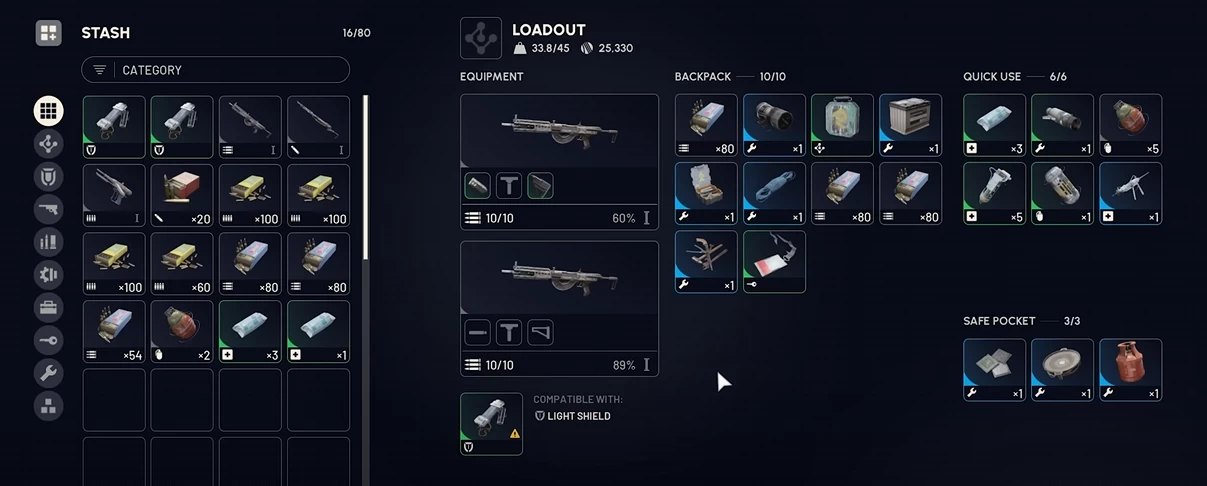Filter stash by shield category
1207x486 pixels.
pyautogui.click(x=48, y=176)
